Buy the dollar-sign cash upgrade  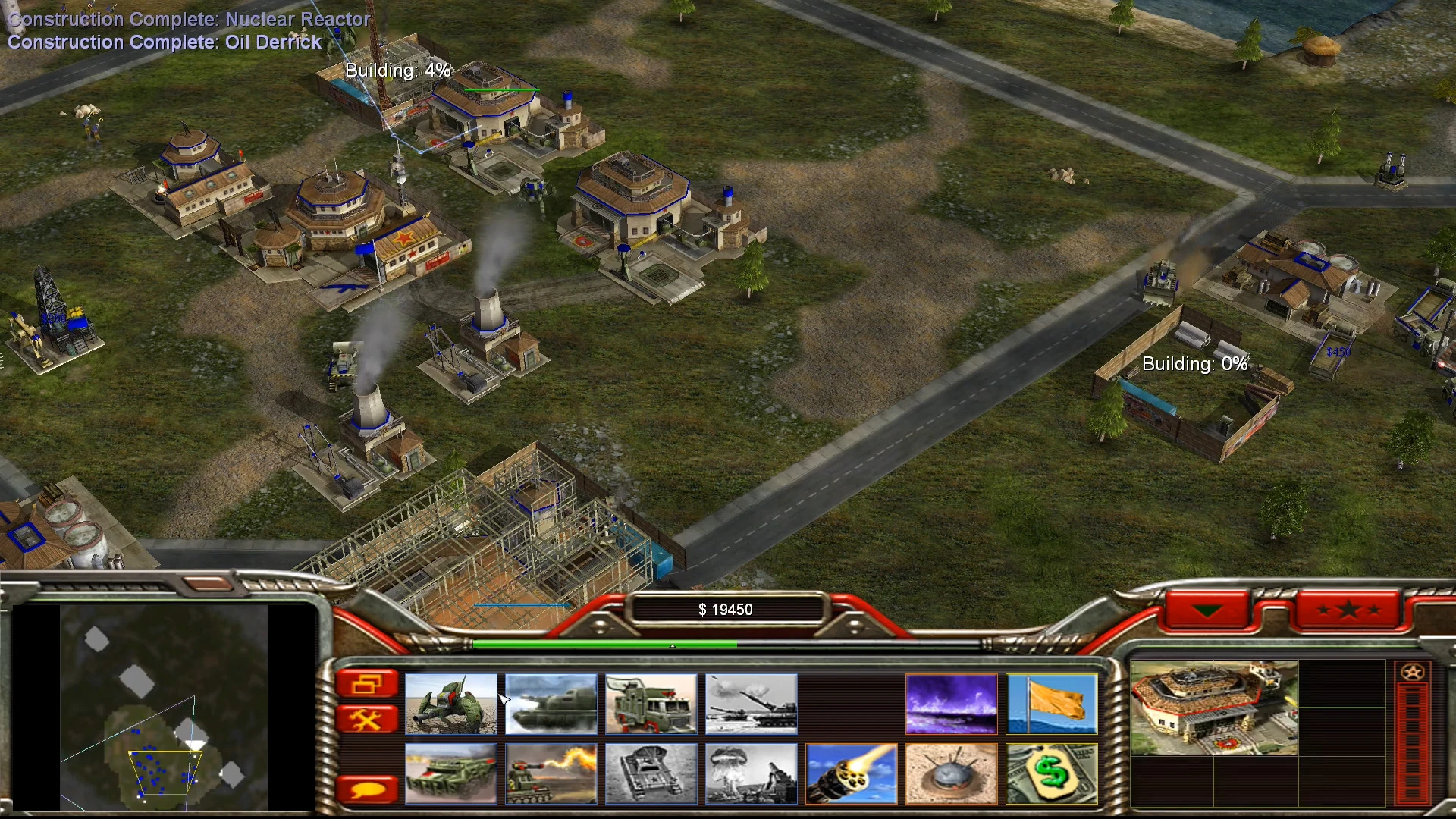[1052, 773]
